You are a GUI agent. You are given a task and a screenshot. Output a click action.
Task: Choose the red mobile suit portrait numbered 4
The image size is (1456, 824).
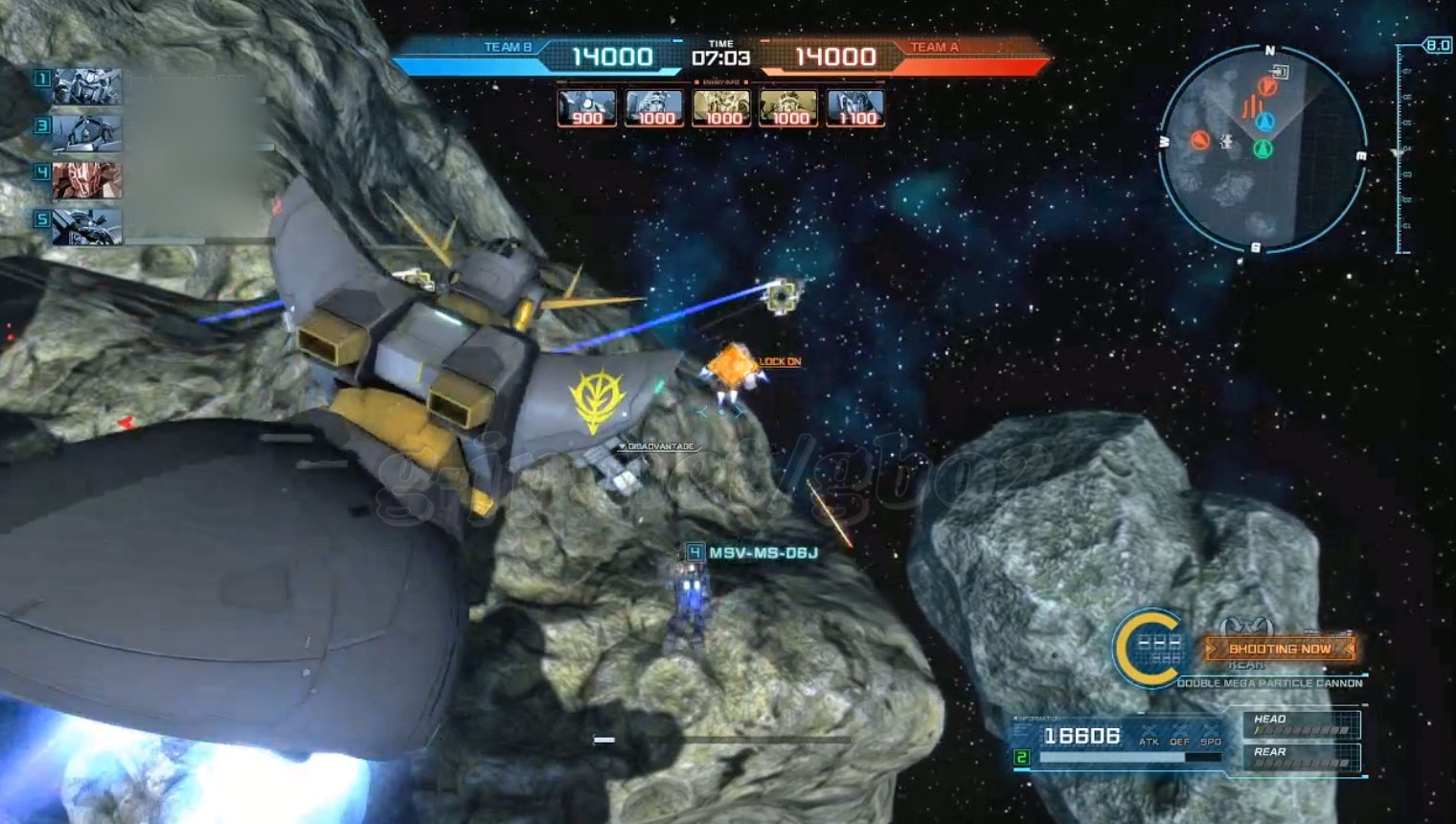pos(86,179)
